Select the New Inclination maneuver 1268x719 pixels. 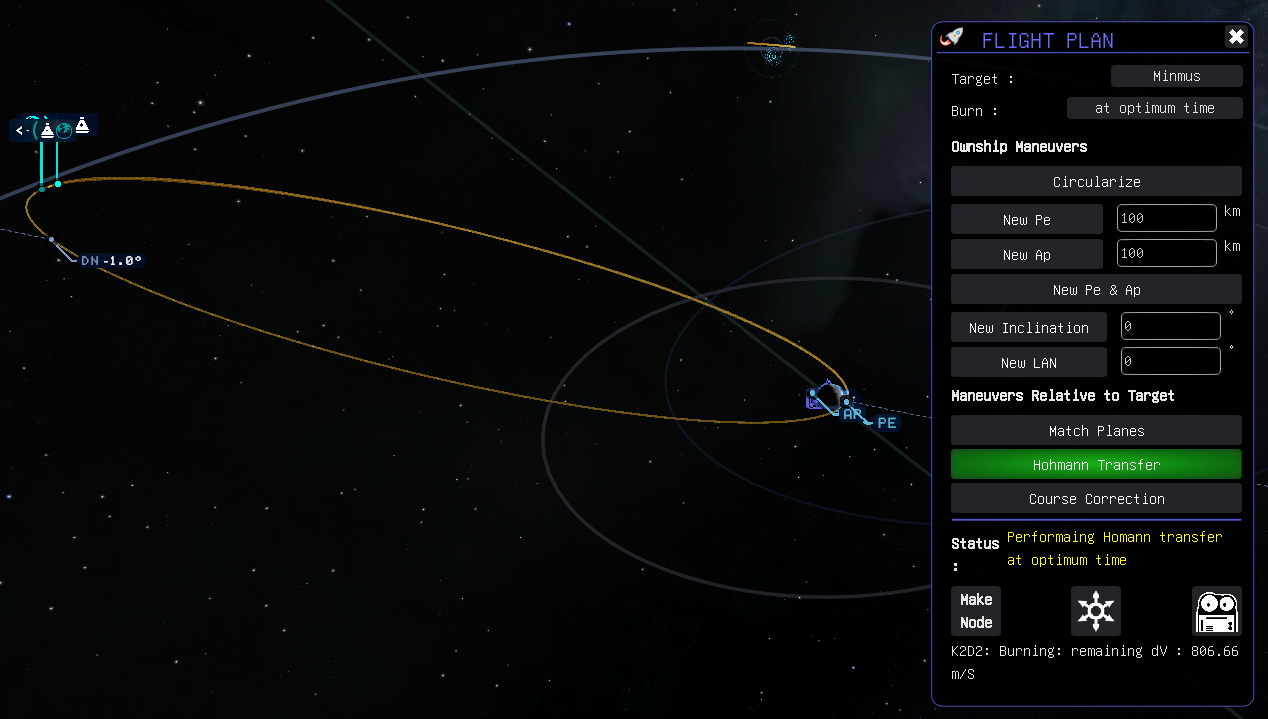pos(1028,328)
